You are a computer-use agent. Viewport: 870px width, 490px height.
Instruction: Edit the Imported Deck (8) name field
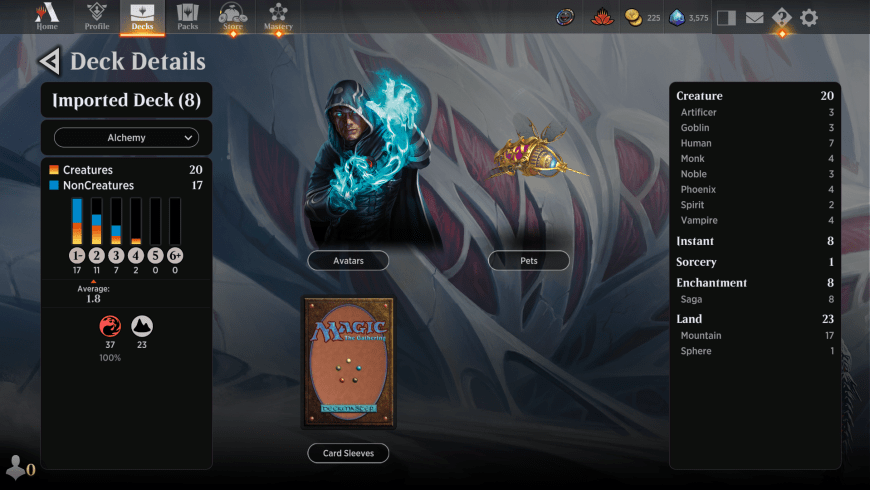click(126, 100)
